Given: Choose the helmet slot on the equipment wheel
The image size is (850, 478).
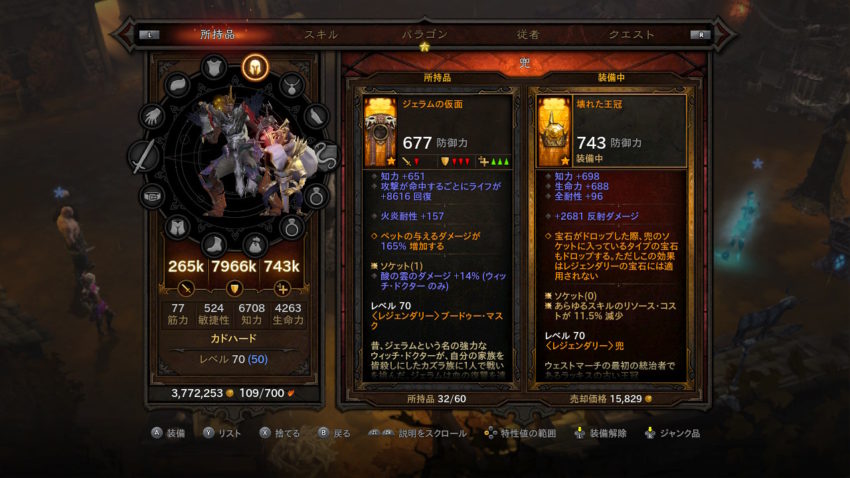Looking at the screenshot, I should coord(253,68).
